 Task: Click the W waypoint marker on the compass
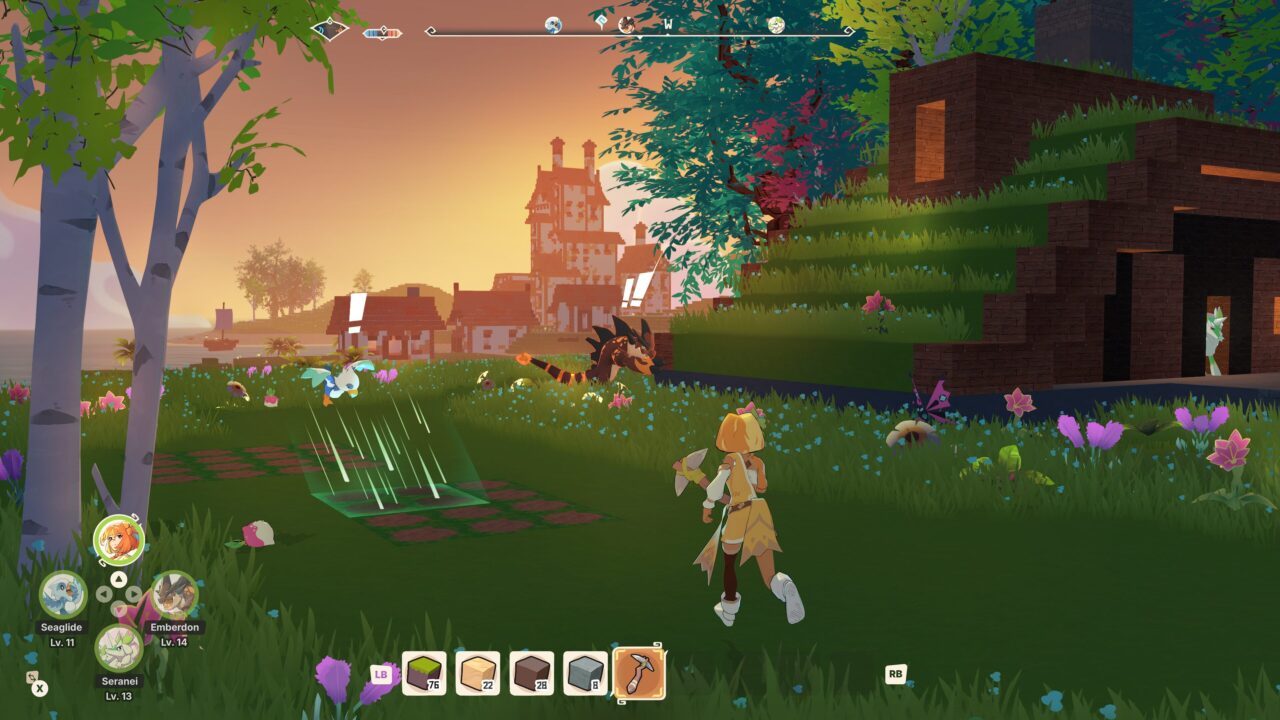click(669, 24)
